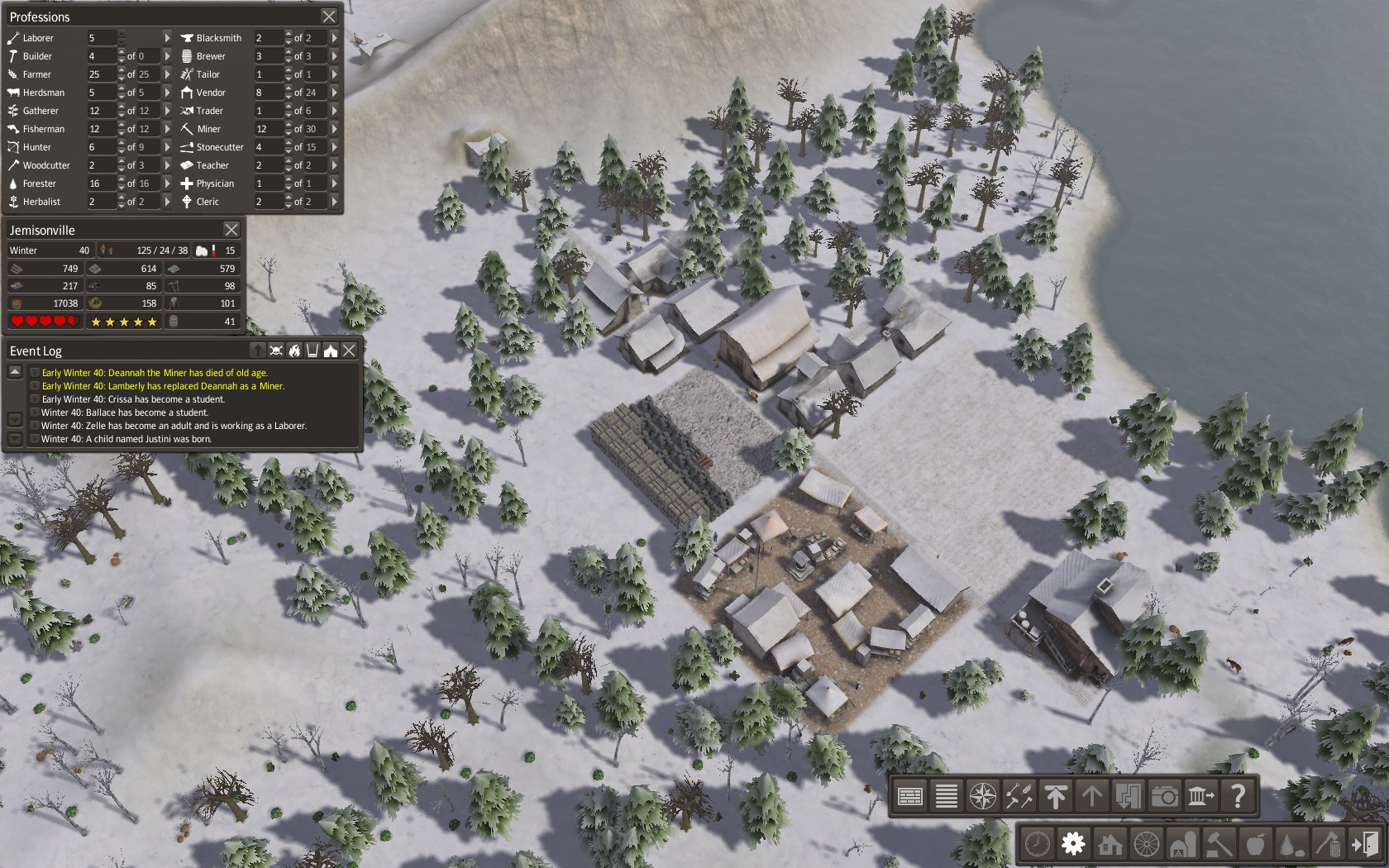Open the camera screenshot tool
Viewport: 1389px width, 868px height.
coord(1164,796)
